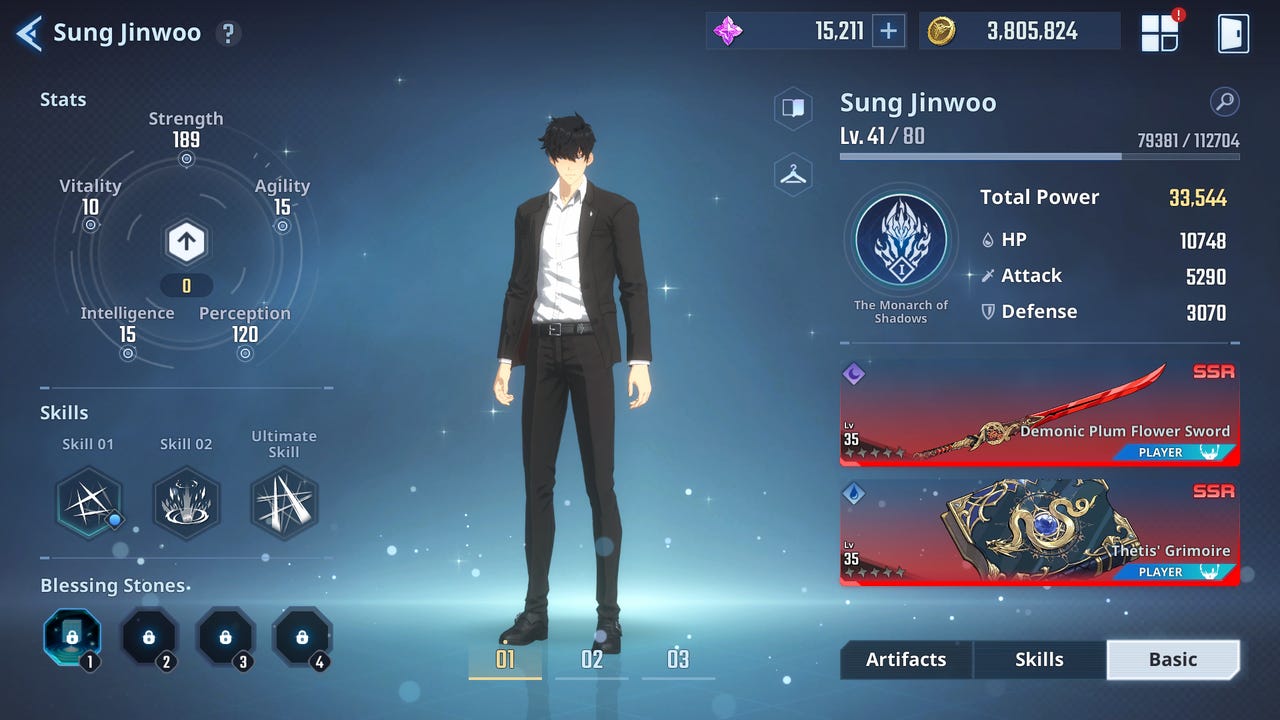Open the wardrobe hanger icon for outfits

(x=792, y=176)
